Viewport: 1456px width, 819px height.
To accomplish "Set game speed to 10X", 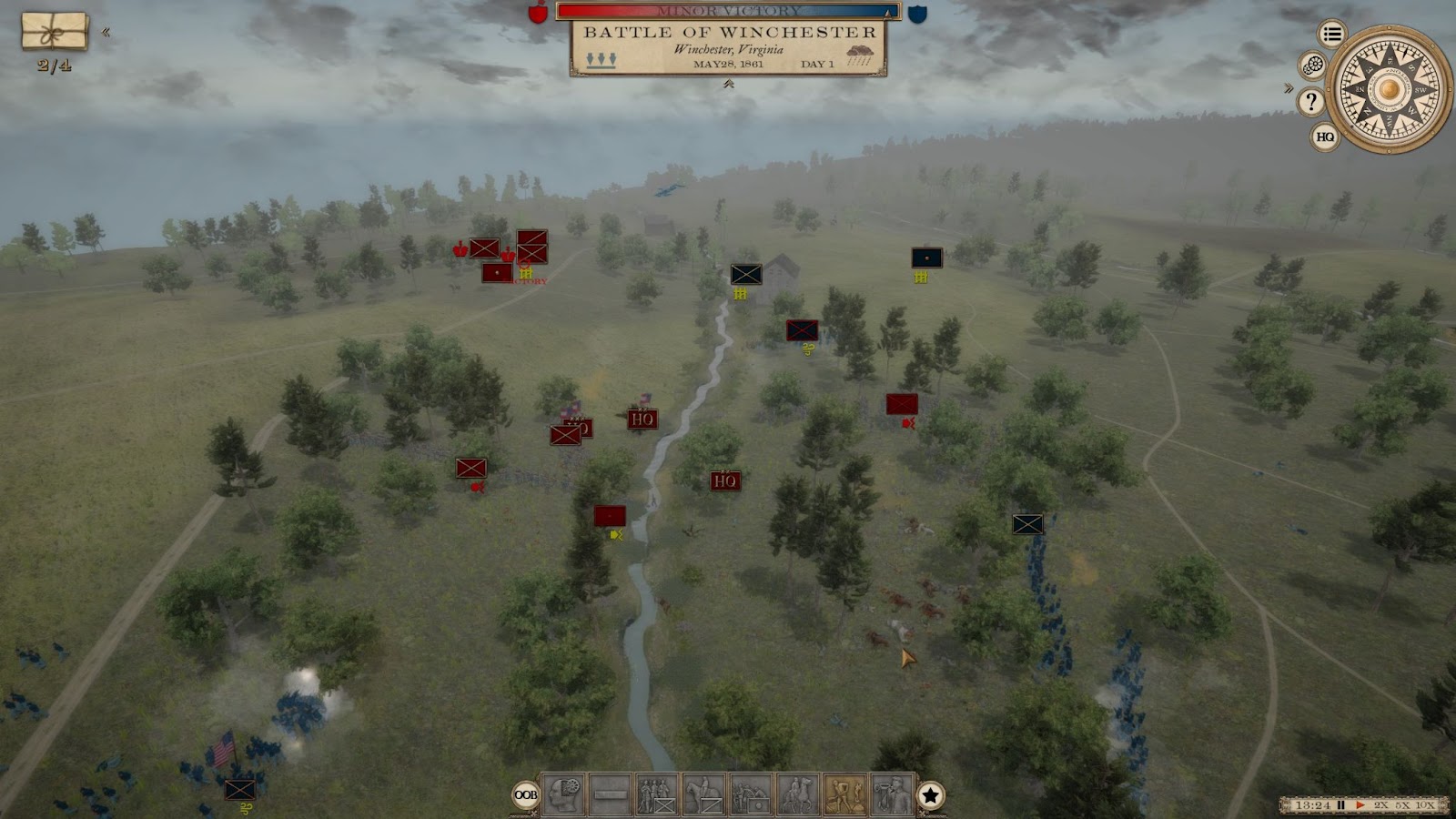I will pos(1425,805).
